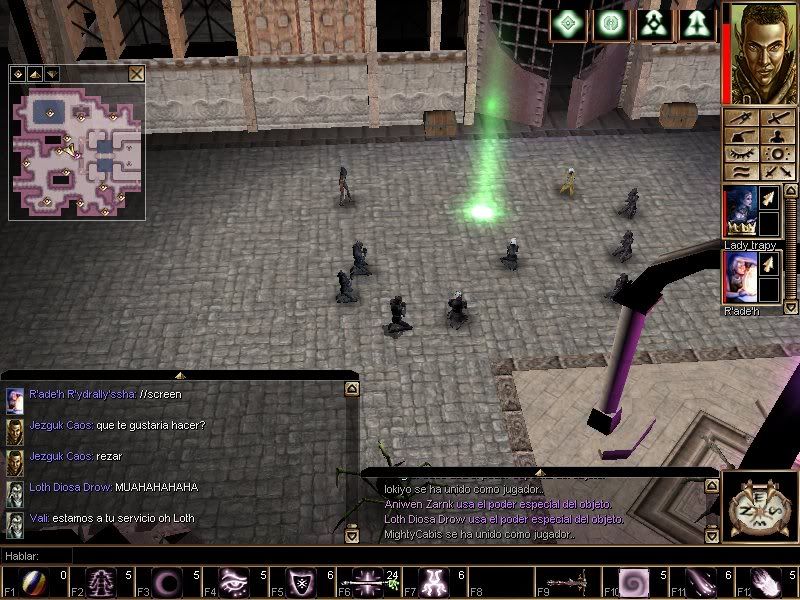Toggle the minimap's diamond map-pin button
800x600 pixels.
(17, 73)
